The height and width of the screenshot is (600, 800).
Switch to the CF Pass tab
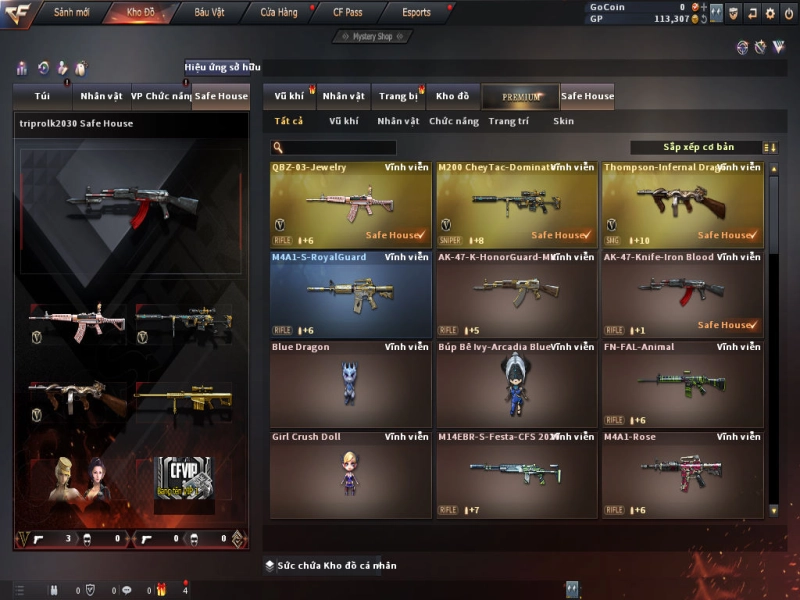pos(346,13)
